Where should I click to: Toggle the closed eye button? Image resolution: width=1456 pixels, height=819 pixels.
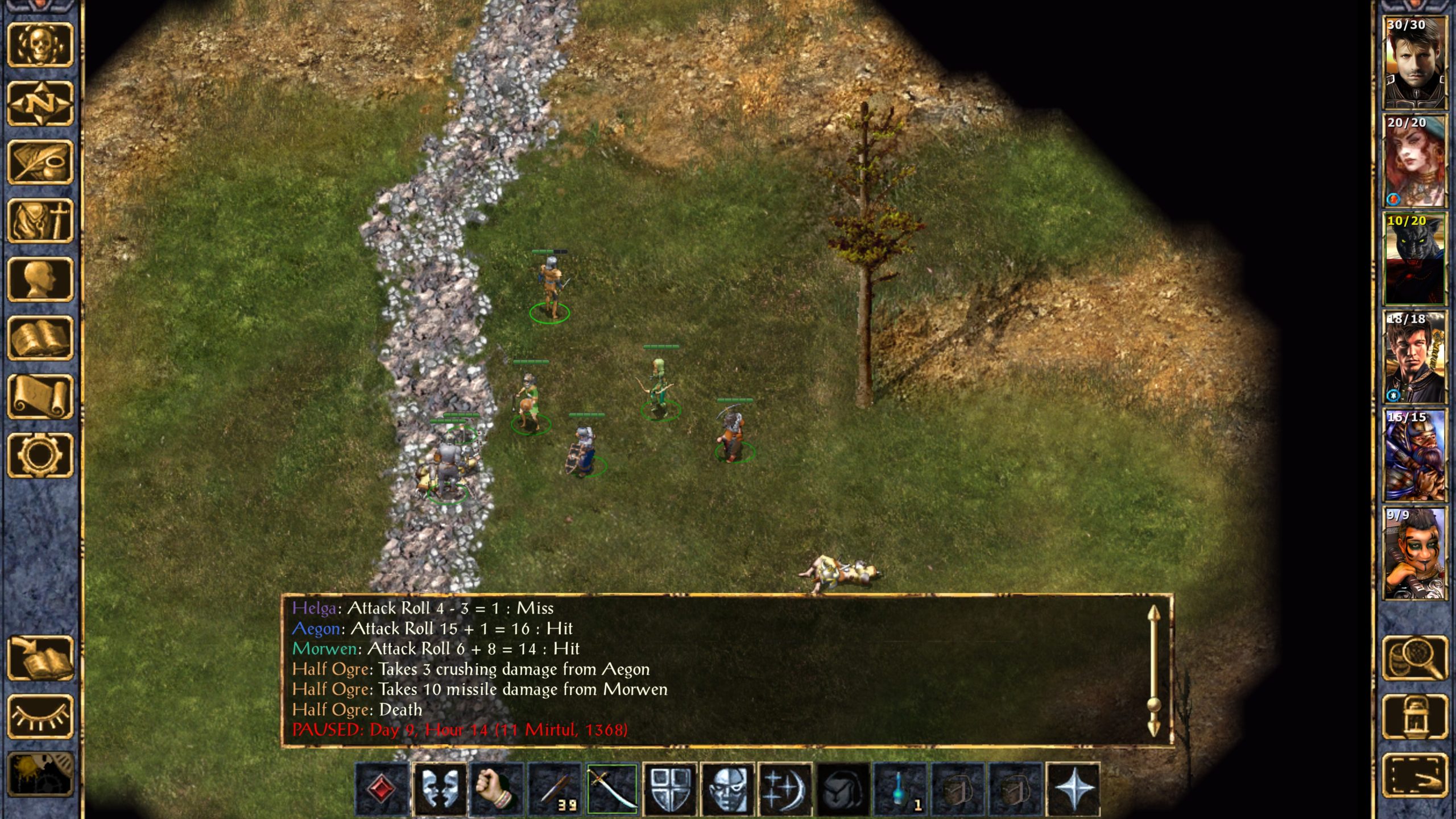pyautogui.click(x=40, y=717)
